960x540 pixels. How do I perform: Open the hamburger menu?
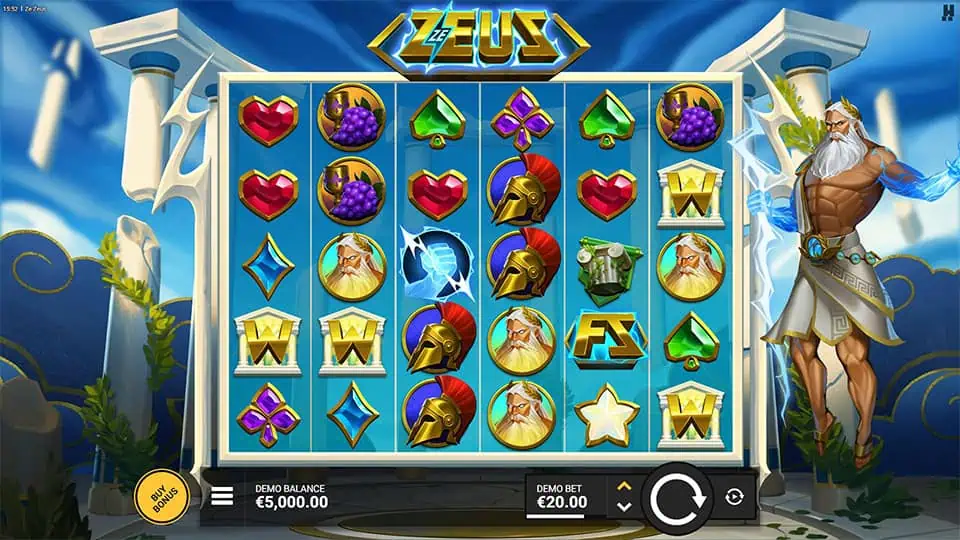click(222, 496)
